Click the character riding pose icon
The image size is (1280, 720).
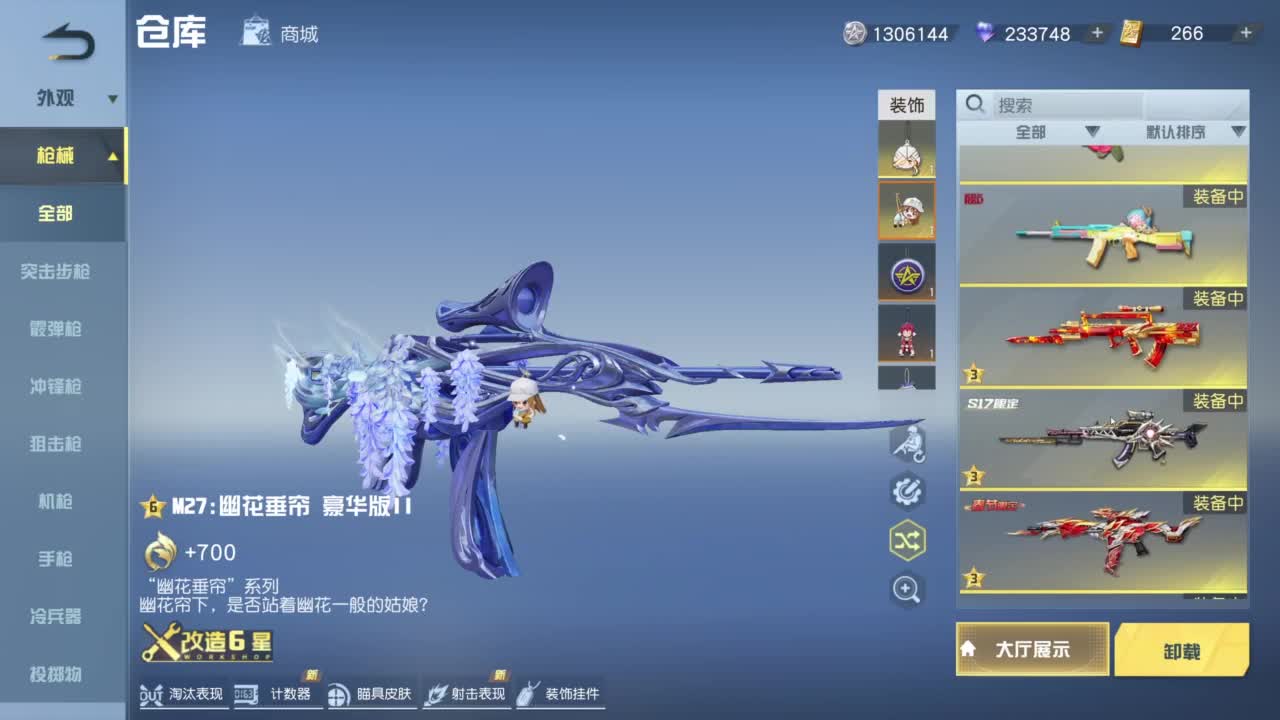point(906,443)
